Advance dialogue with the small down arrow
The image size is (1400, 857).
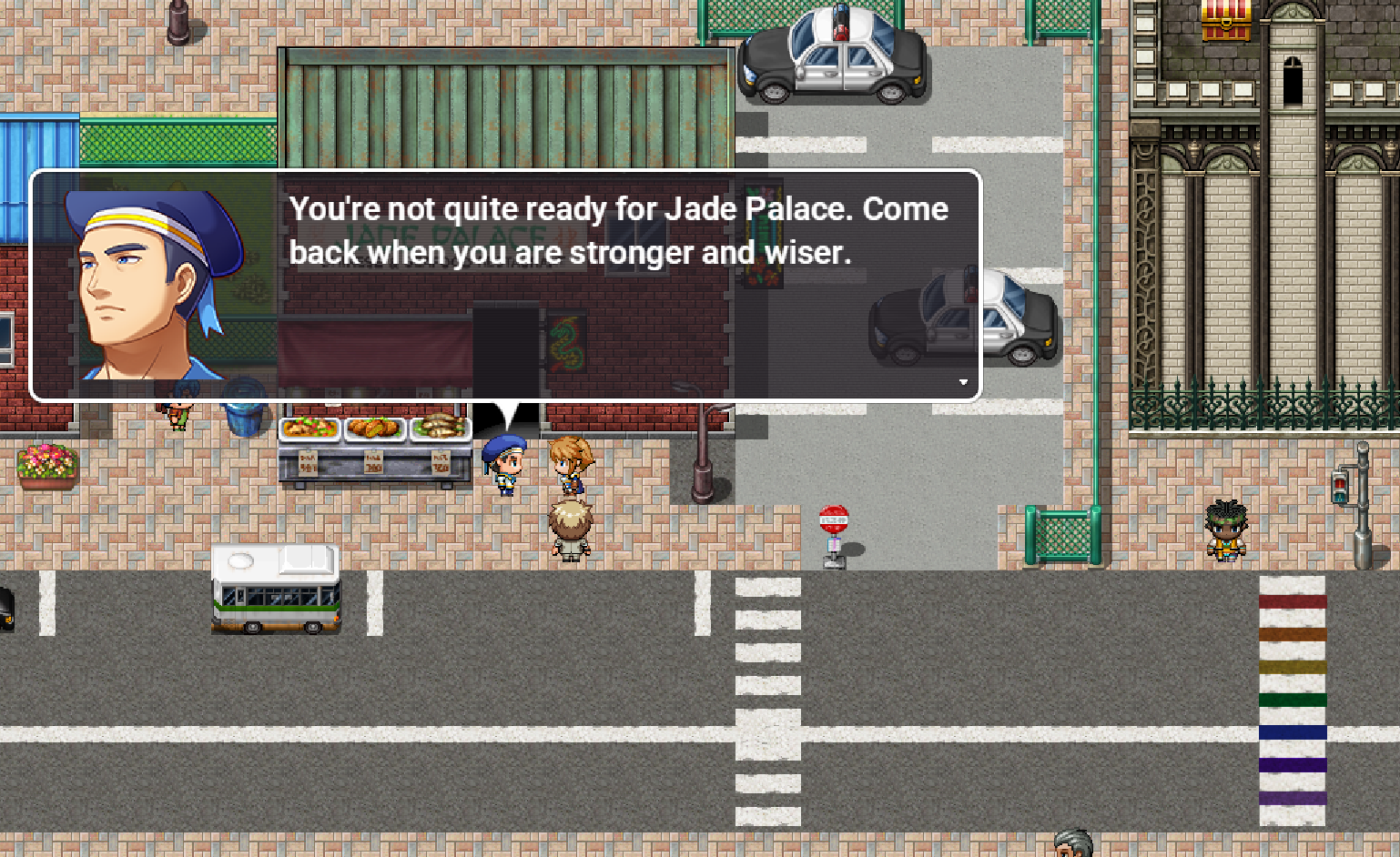pos(963,382)
